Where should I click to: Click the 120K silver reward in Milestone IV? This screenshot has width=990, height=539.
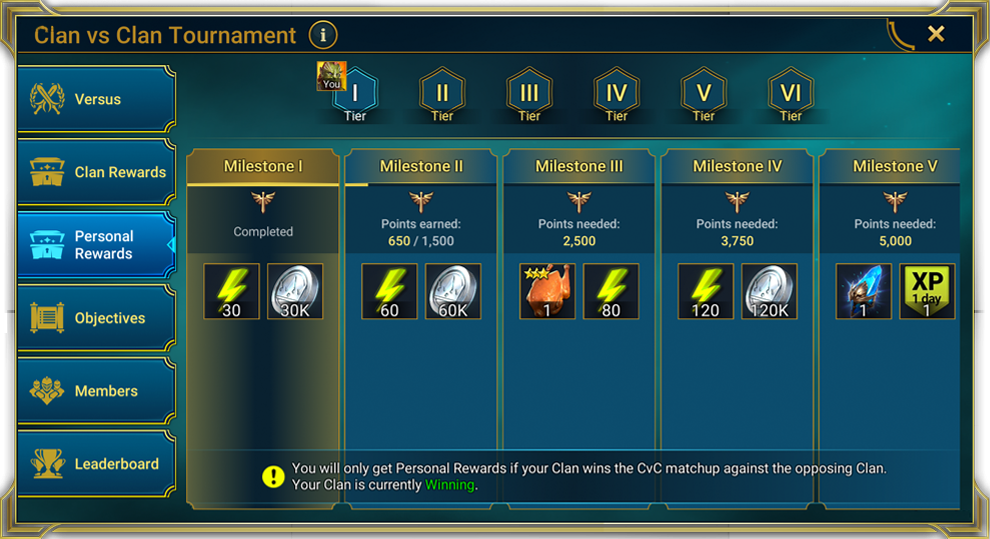pos(769,292)
